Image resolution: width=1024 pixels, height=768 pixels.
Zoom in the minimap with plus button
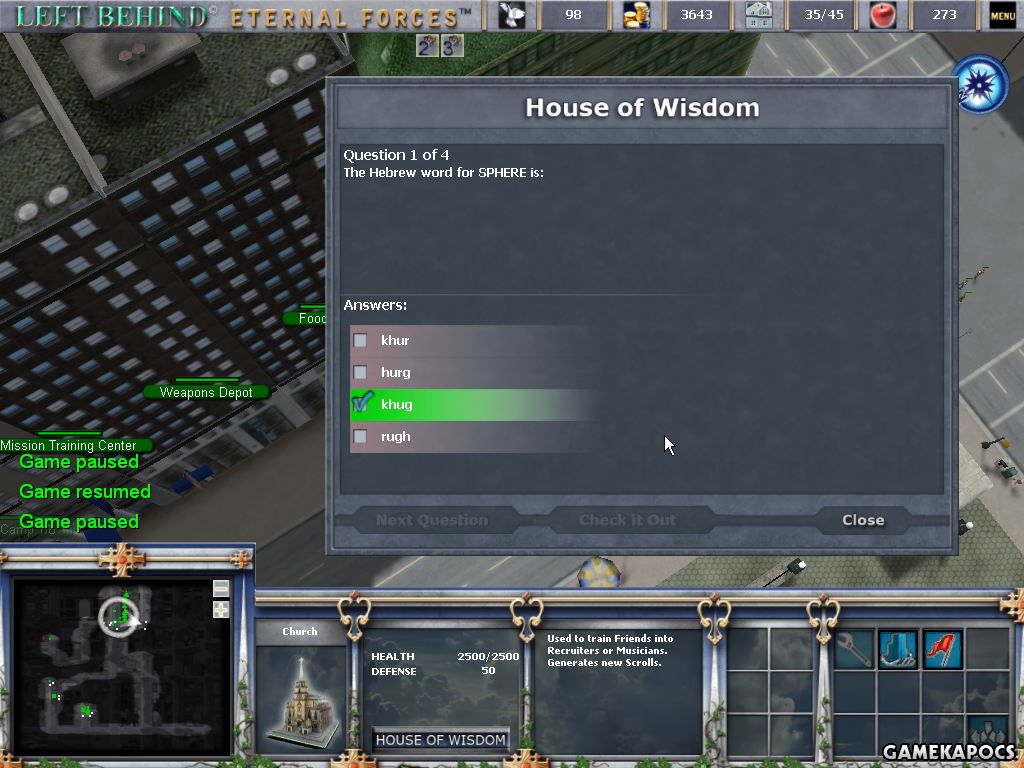[221, 609]
